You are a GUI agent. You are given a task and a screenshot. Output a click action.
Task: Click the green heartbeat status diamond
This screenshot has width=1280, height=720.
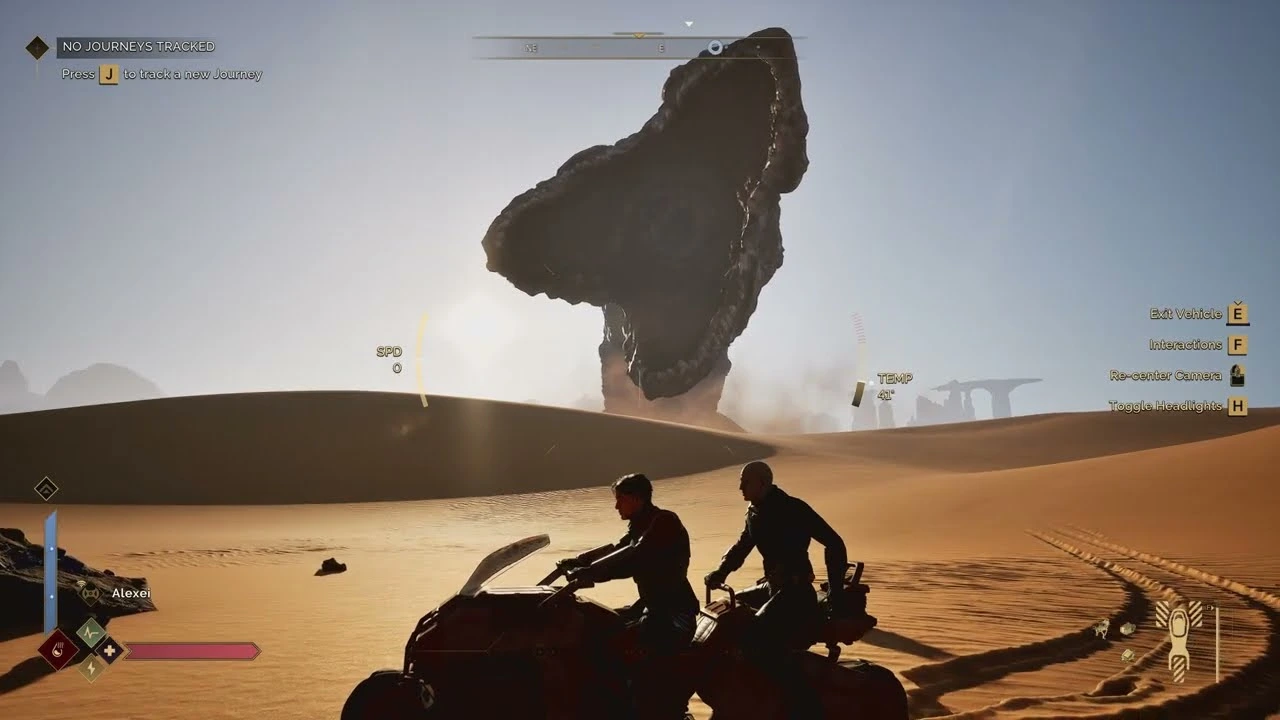tap(90, 631)
